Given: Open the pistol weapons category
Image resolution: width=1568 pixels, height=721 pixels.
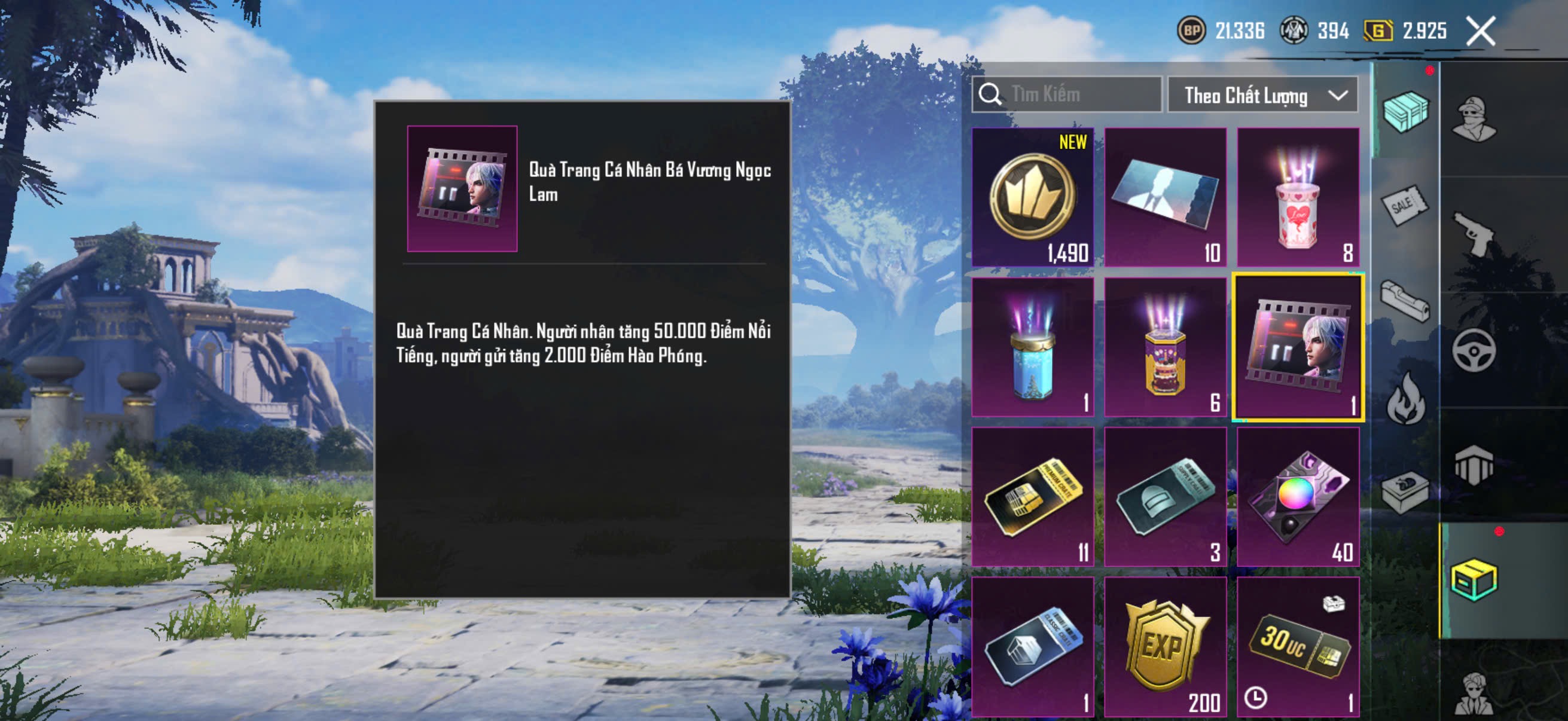Looking at the screenshot, I should (1474, 234).
